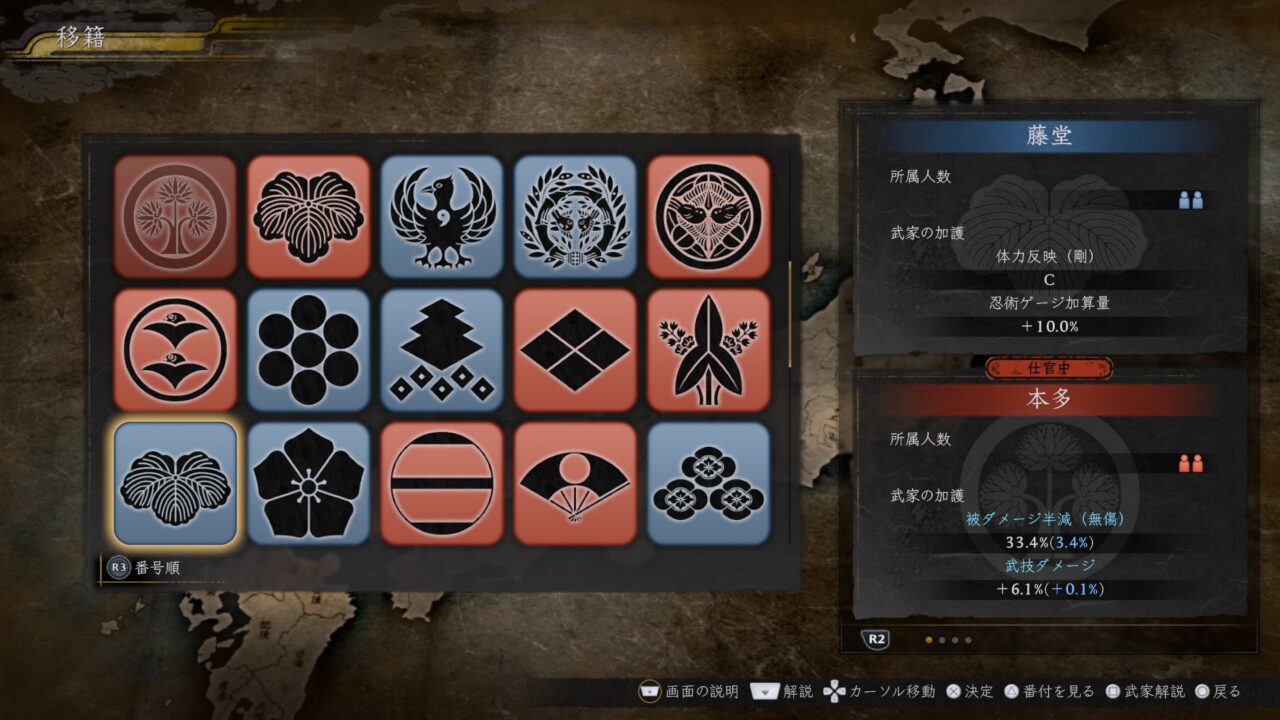The width and height of the screenshot is (1280, 720).
Task: Choose the highlighted blue ivy leaf crest
Action: pos(175,483)
